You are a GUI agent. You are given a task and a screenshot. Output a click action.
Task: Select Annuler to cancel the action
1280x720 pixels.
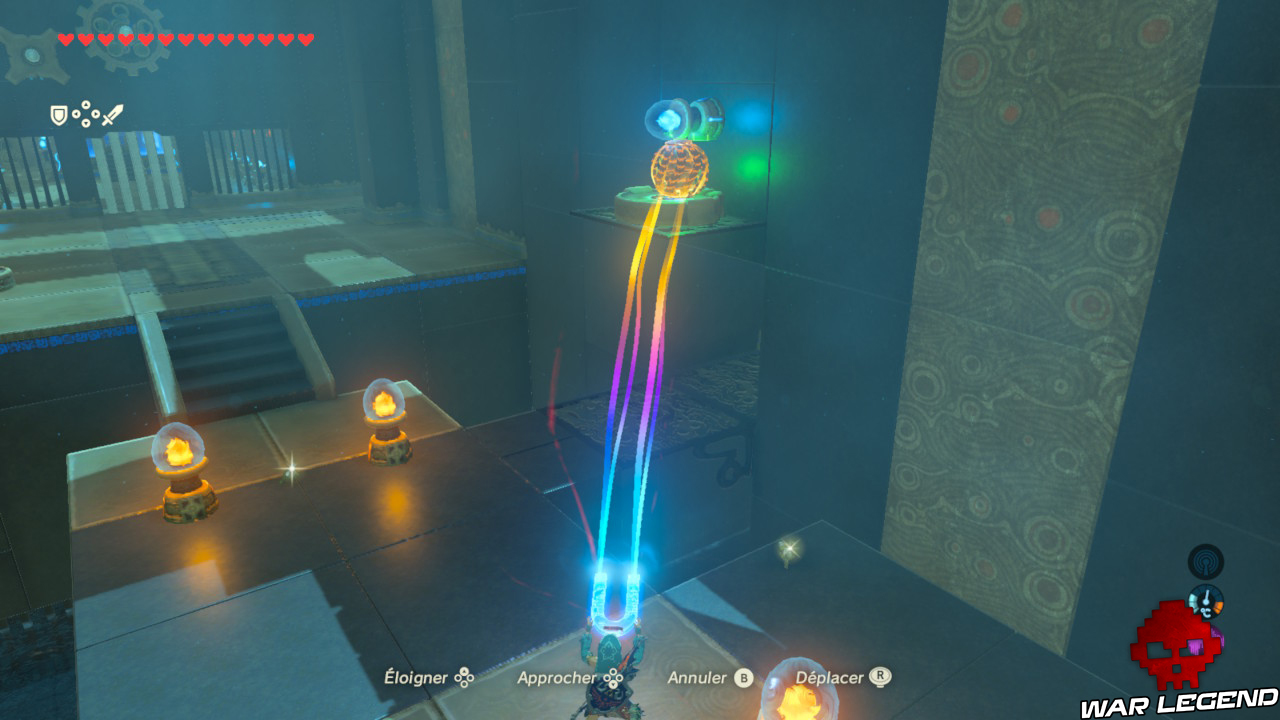(x=697, y=677)
